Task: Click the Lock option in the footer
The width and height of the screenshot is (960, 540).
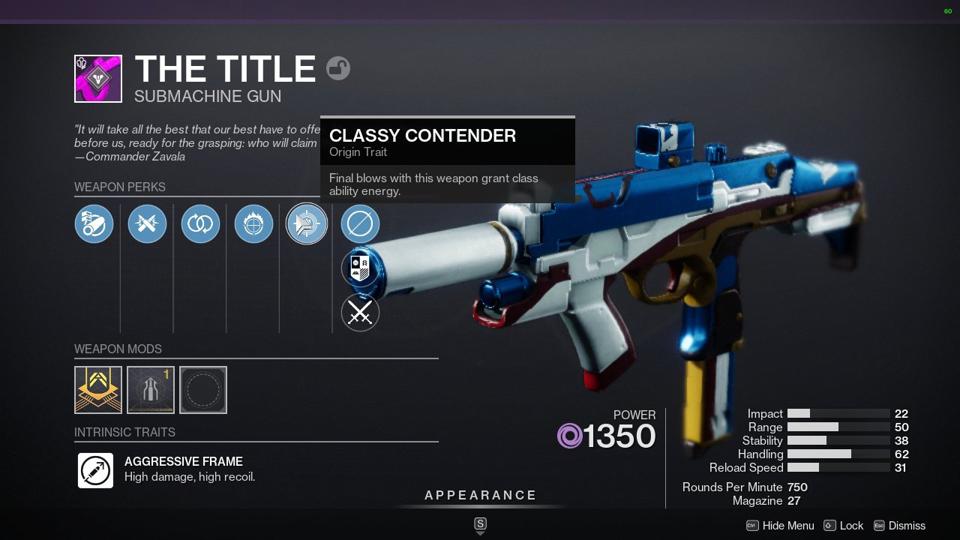Action: [x=844, y=526]
